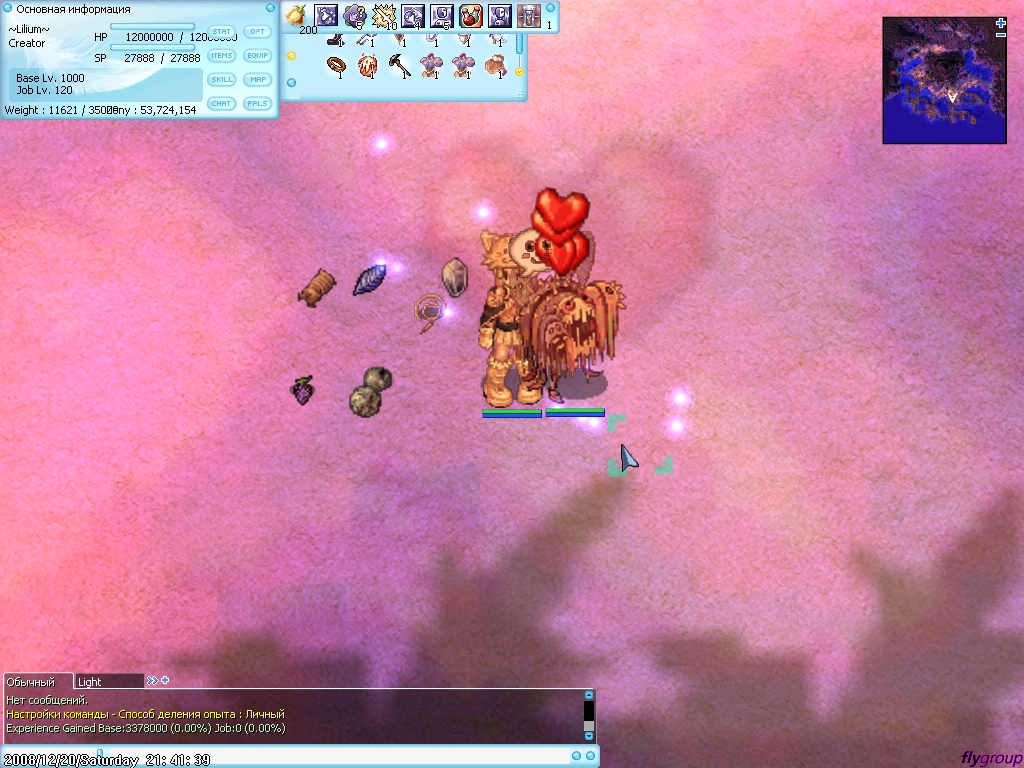
Task: Minimize the Основная информация window
Action: coord(270,8)
